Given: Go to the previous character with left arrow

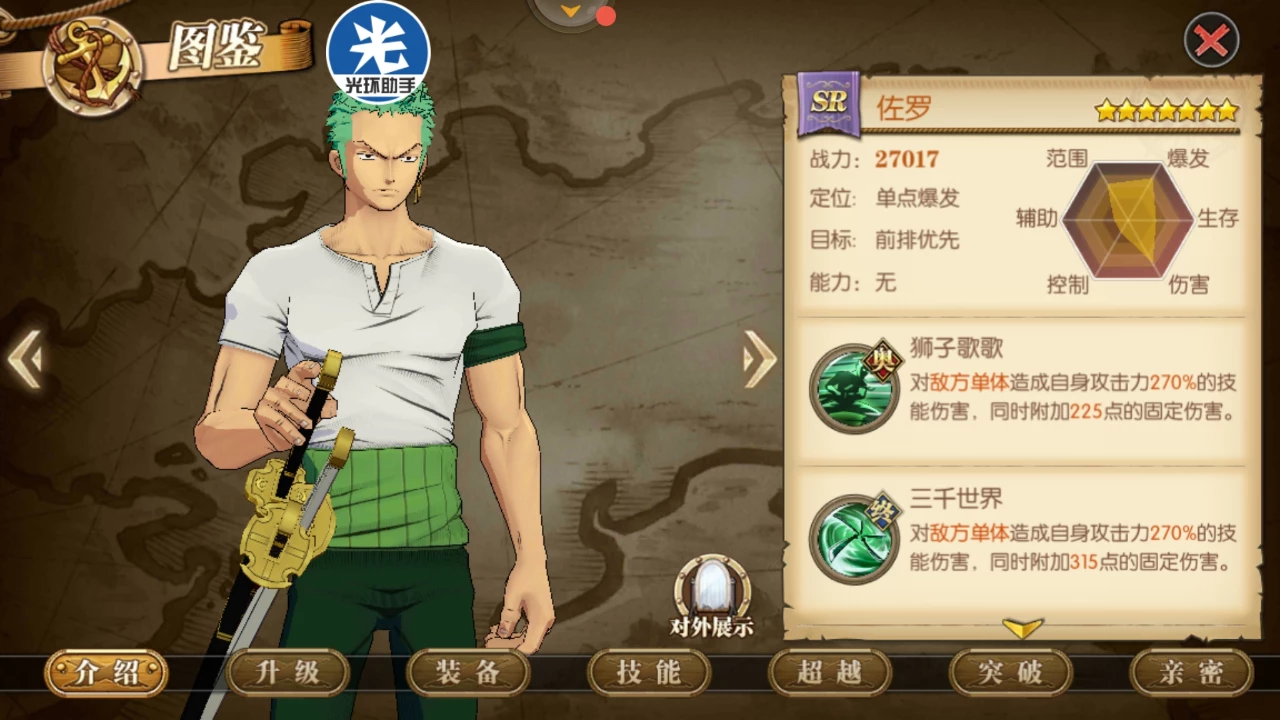Looking at the screenshot, I should [x=24, y=358].
